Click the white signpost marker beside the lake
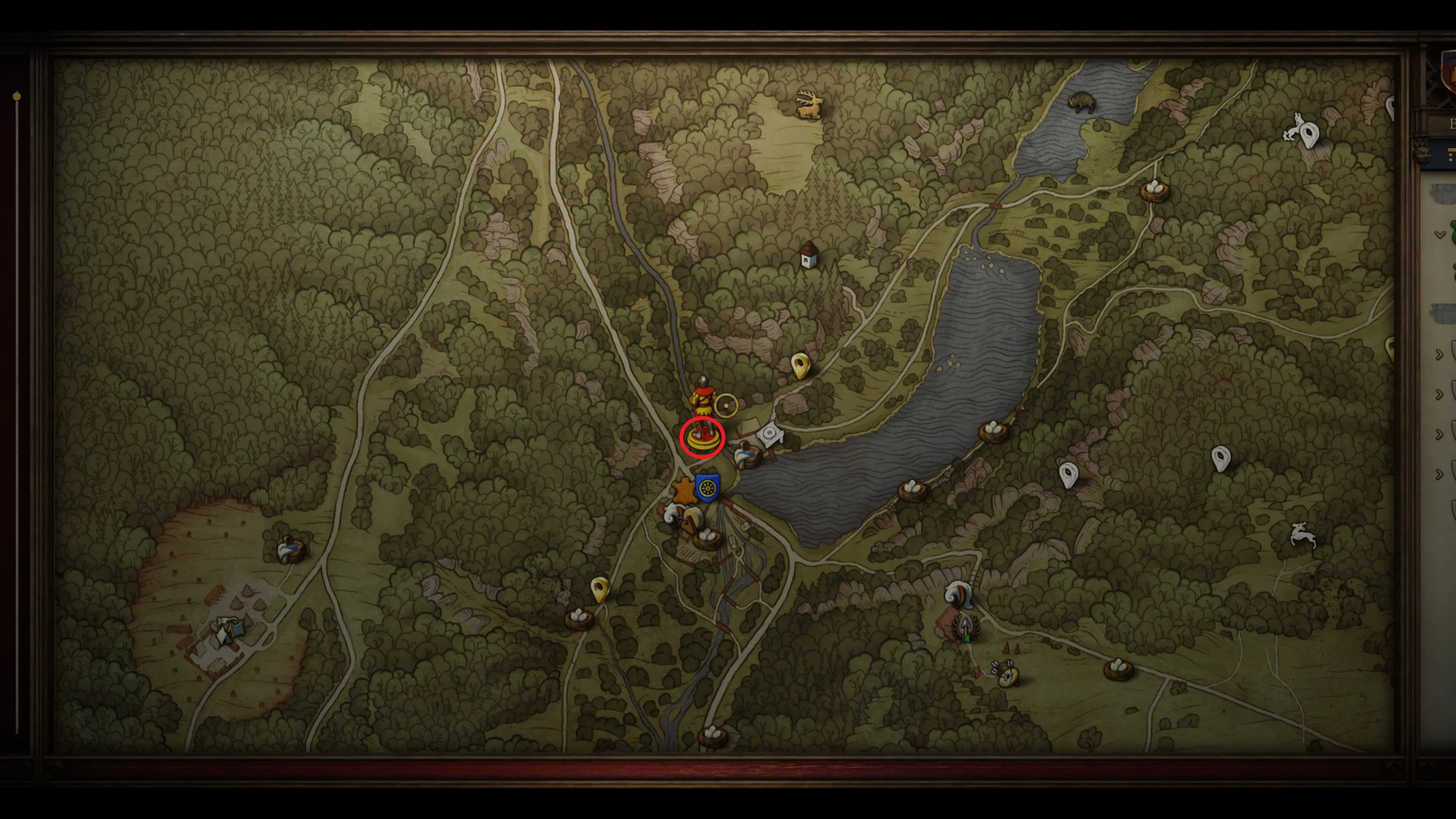The width and height of the screenshot is (1456, 819). [x=770, y=435]
